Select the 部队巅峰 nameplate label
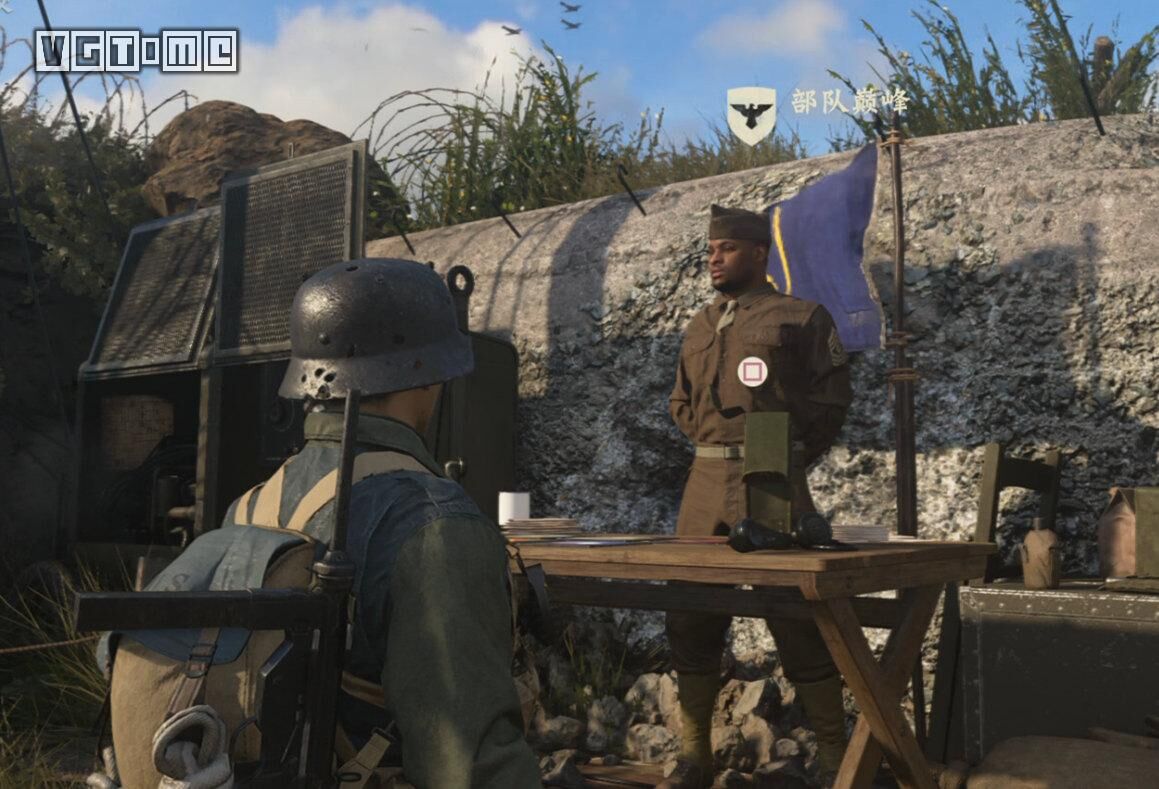The image size is (1159, 789). (x=850, y=101)
